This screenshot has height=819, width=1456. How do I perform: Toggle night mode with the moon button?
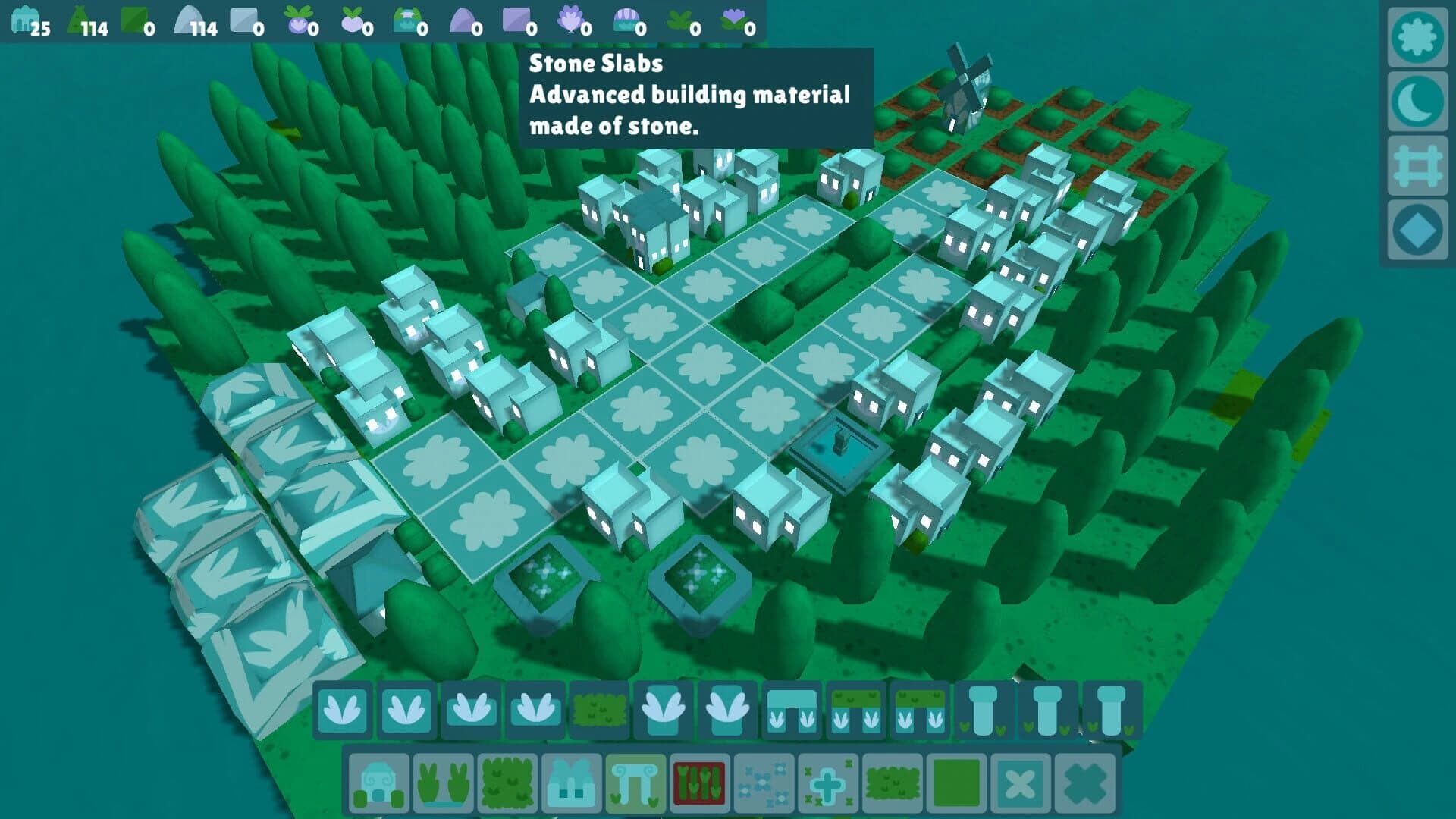click(1418, 99)
